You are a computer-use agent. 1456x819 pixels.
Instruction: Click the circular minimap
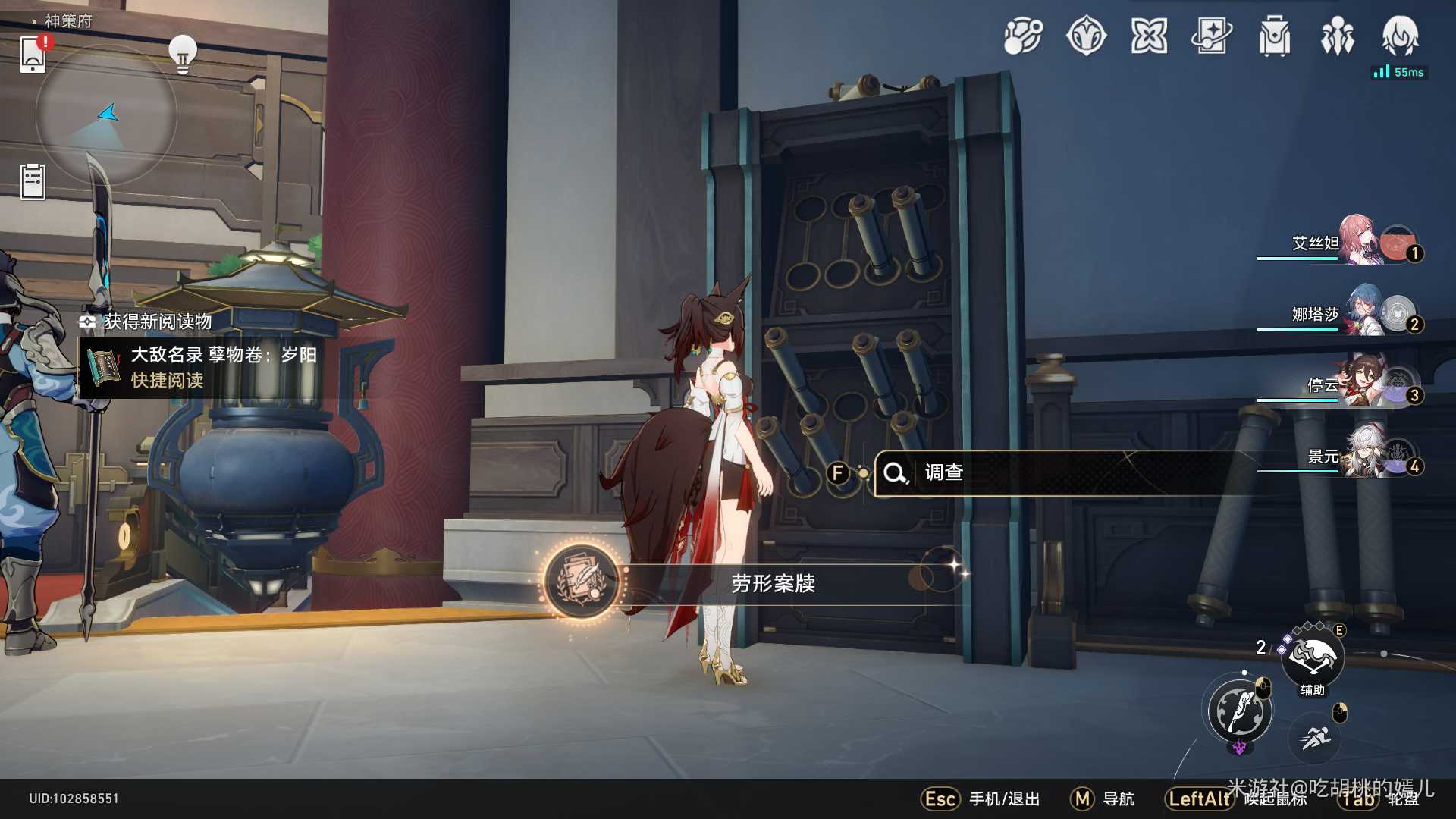click(106, 115)
